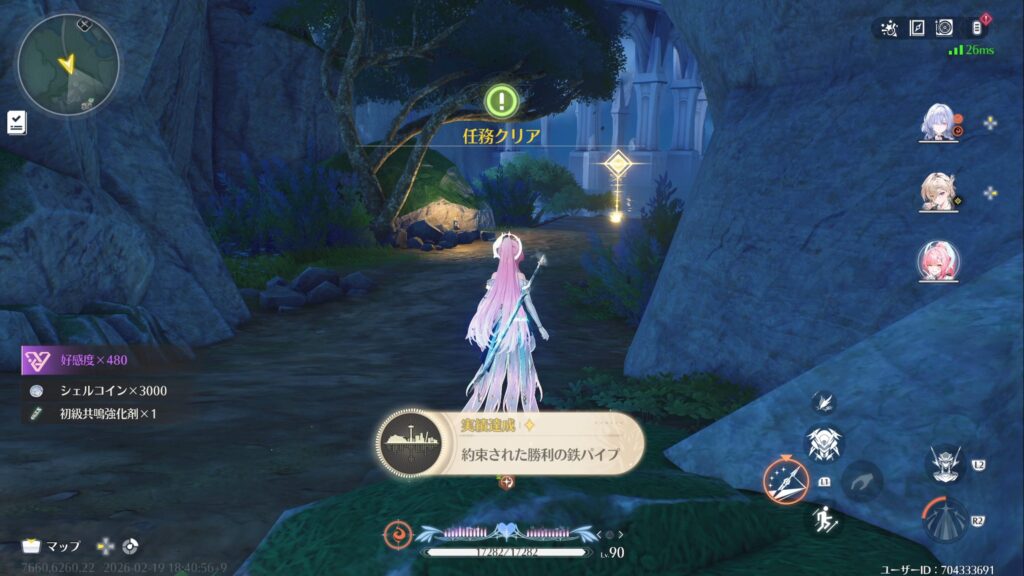This screenshot has height=576, width=1024.
Task: Open the wheelchair-and-stars icon in top bar
Action: tap(888, 28)
